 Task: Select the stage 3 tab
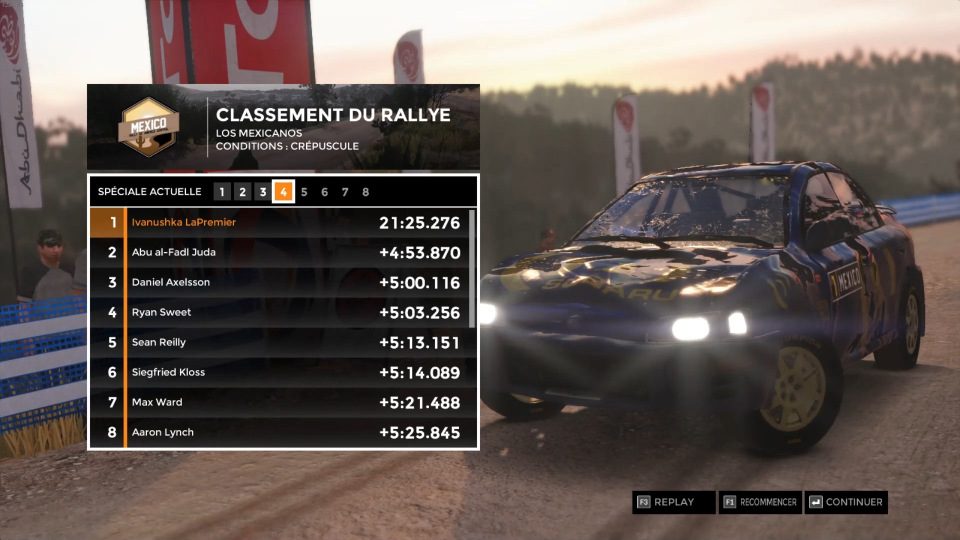[263, 192]
